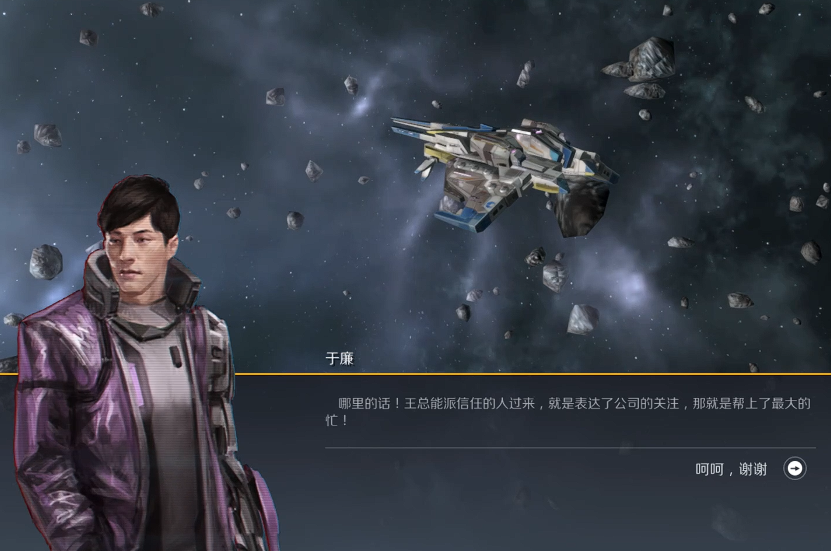Click the circled arrow continue icon
The height and width of the screenshot is (551, 831).
coord(795,468)
